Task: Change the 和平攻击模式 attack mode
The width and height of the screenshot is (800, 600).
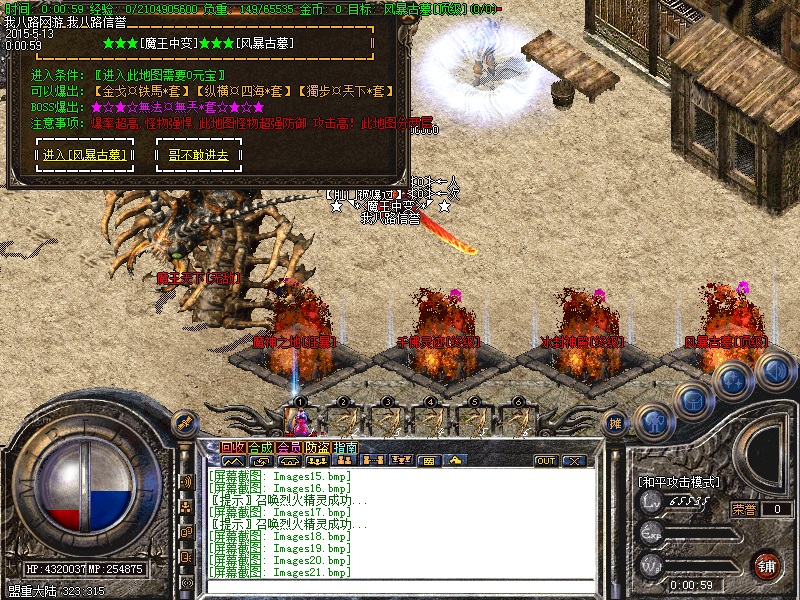Action: tap(678, 482)
